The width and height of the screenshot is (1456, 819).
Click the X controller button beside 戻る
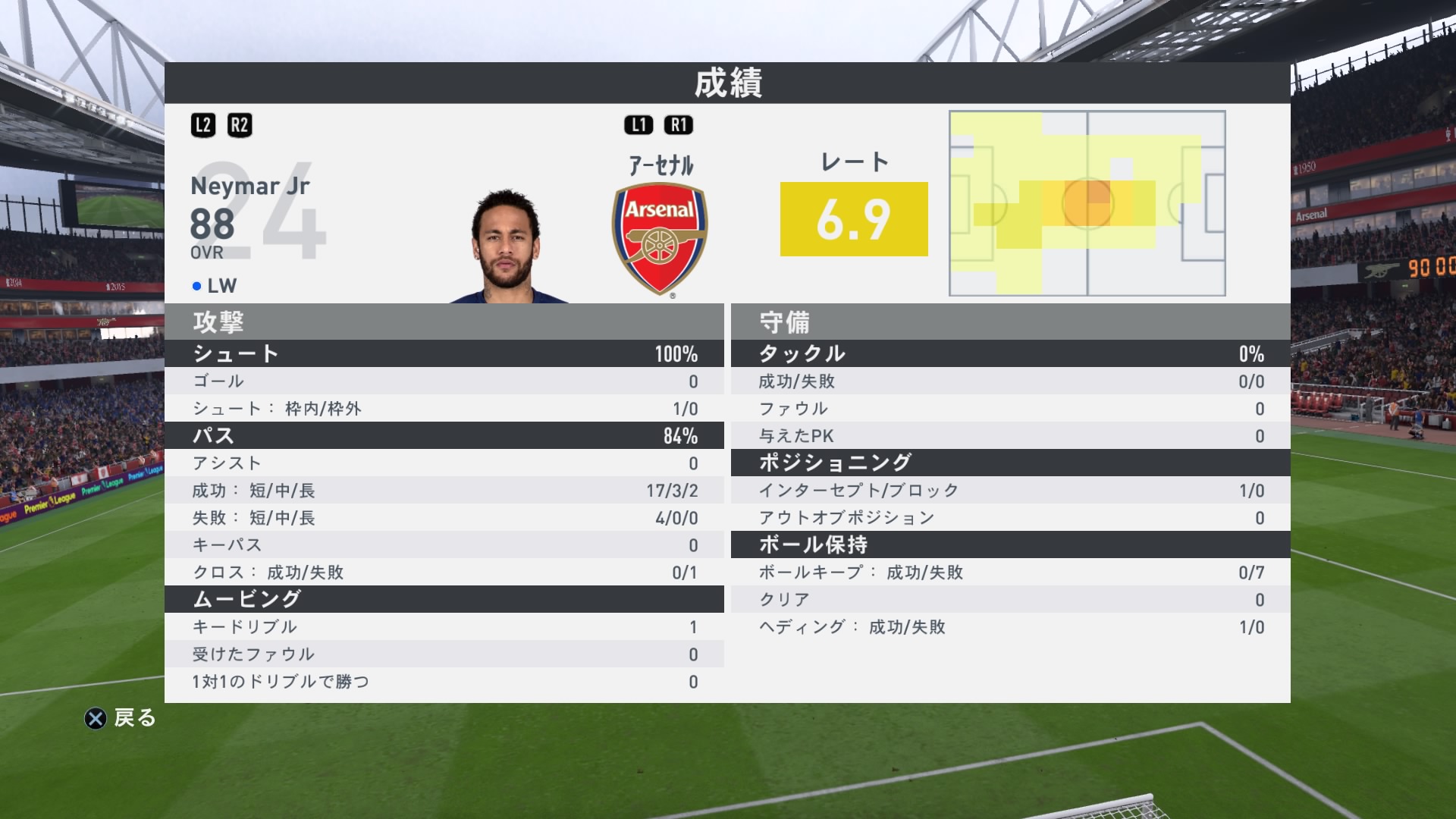97,719
